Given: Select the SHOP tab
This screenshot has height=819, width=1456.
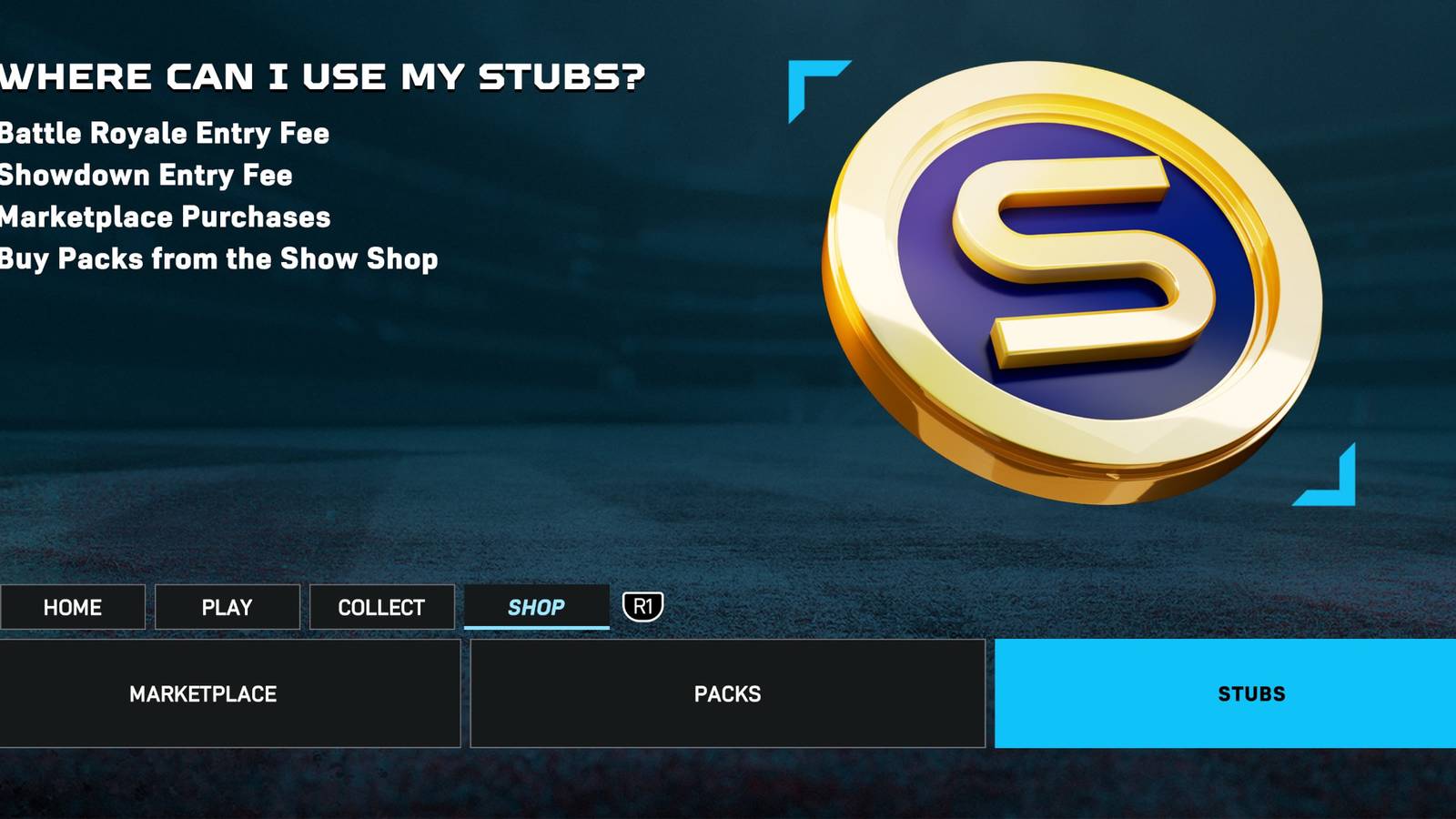Looking at the screenshot, I should pos(537,606).
